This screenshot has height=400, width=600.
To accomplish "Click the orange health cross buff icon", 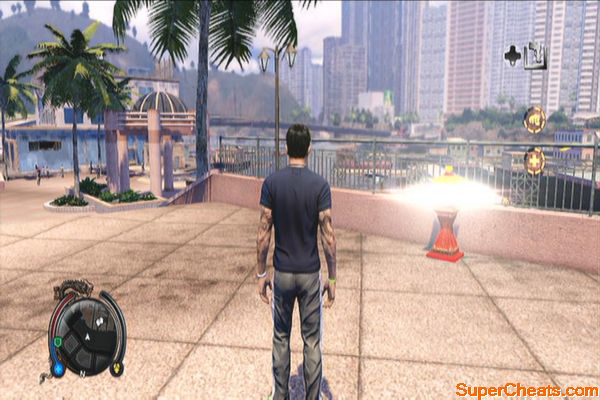I will (x=535, y=160).
